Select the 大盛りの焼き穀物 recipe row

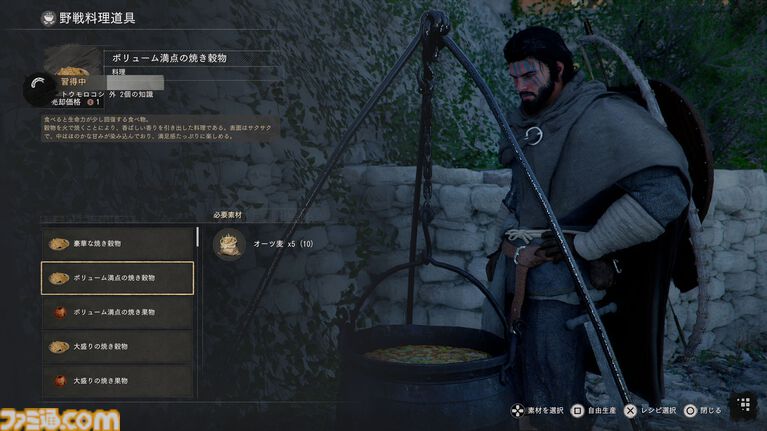[x=118, y=346]
